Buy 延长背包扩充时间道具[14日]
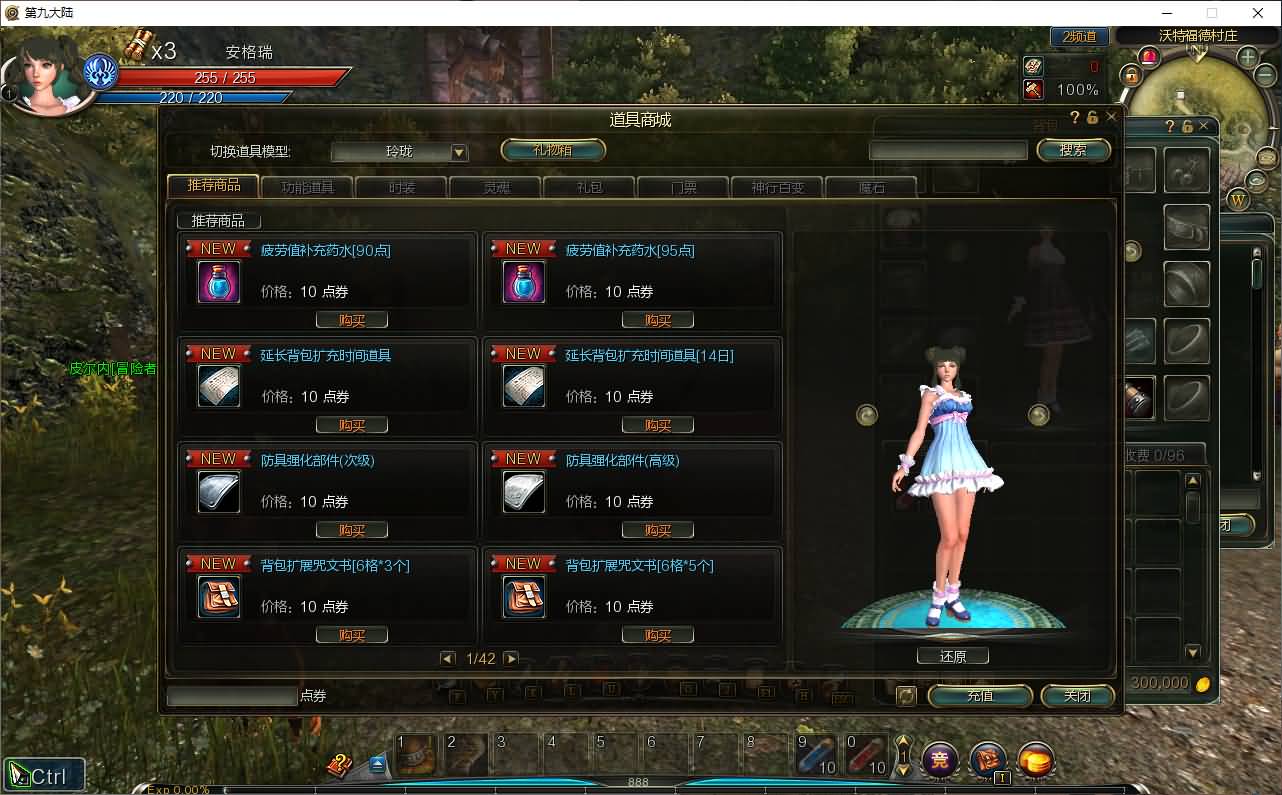 point(657,425)
